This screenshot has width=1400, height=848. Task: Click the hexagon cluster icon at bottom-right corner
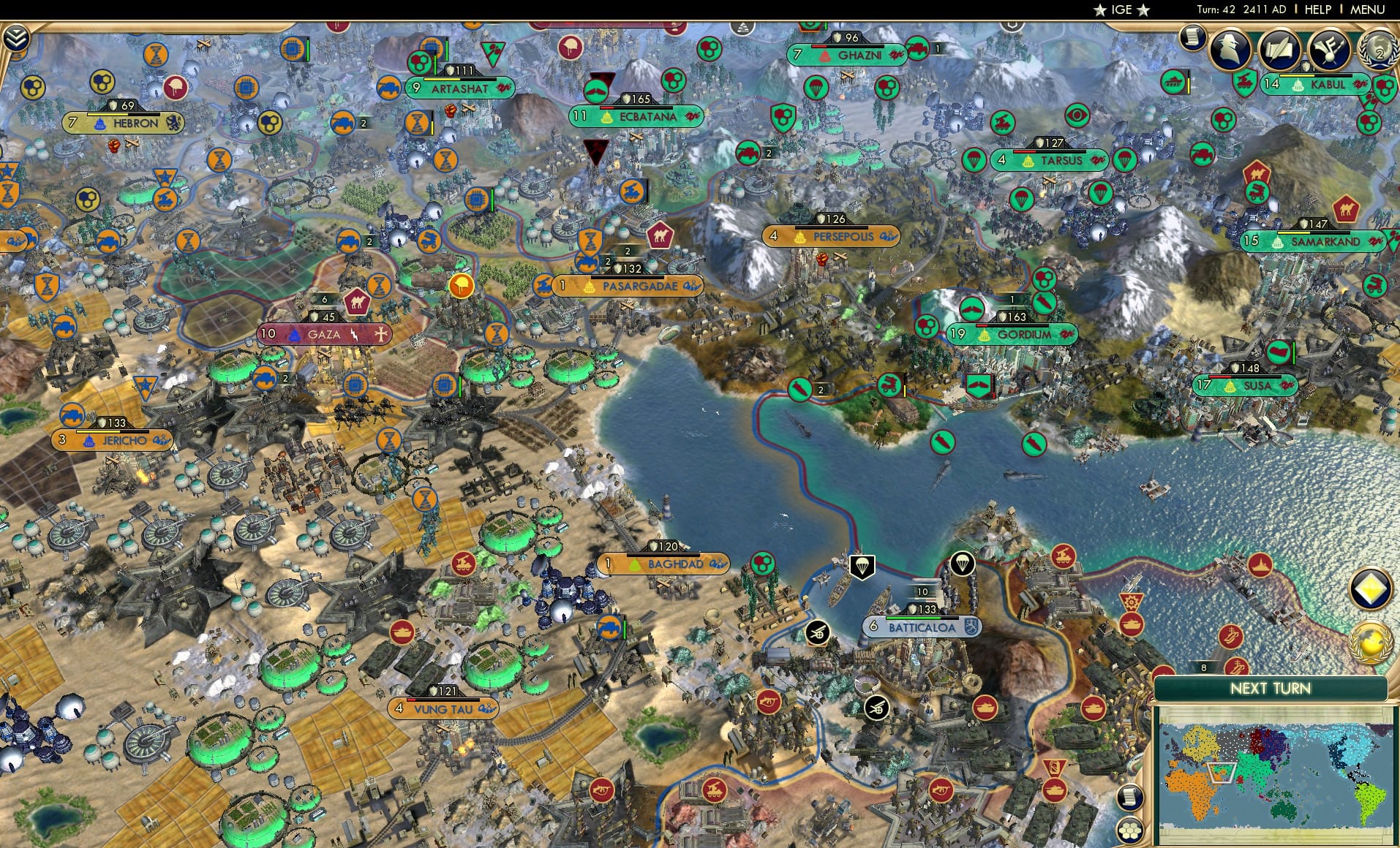point(1130,831)
